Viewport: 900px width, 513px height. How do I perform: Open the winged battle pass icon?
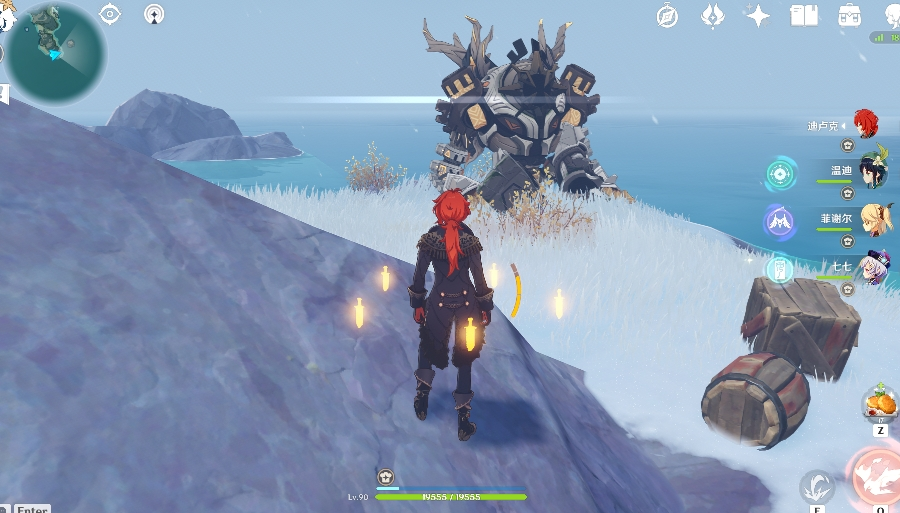[x=712, y=15]
